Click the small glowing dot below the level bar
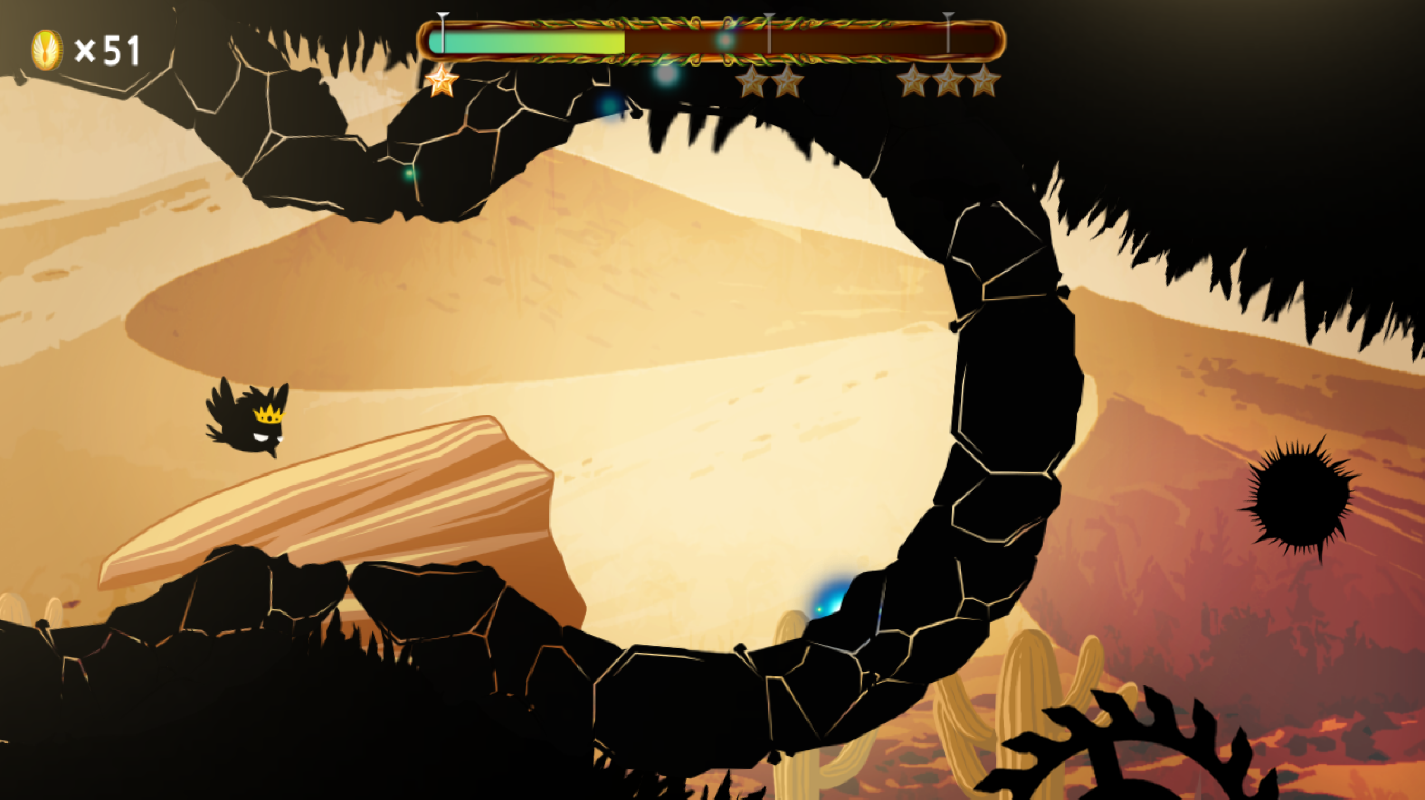Image resolution: width=1425 pixels, height=800 pixels. tap(666, 78)
